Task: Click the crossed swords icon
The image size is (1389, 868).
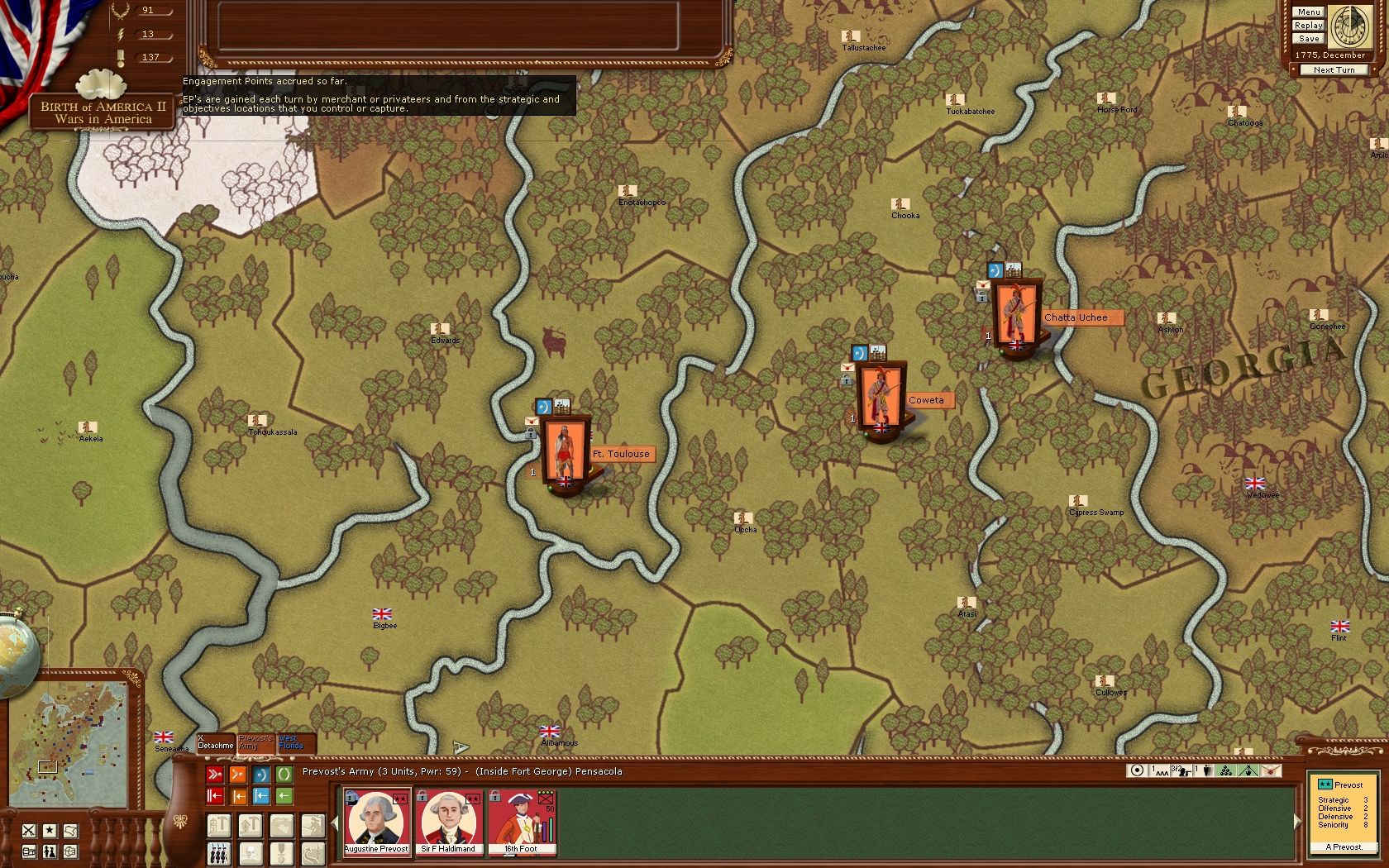Action: pos(29,830)
